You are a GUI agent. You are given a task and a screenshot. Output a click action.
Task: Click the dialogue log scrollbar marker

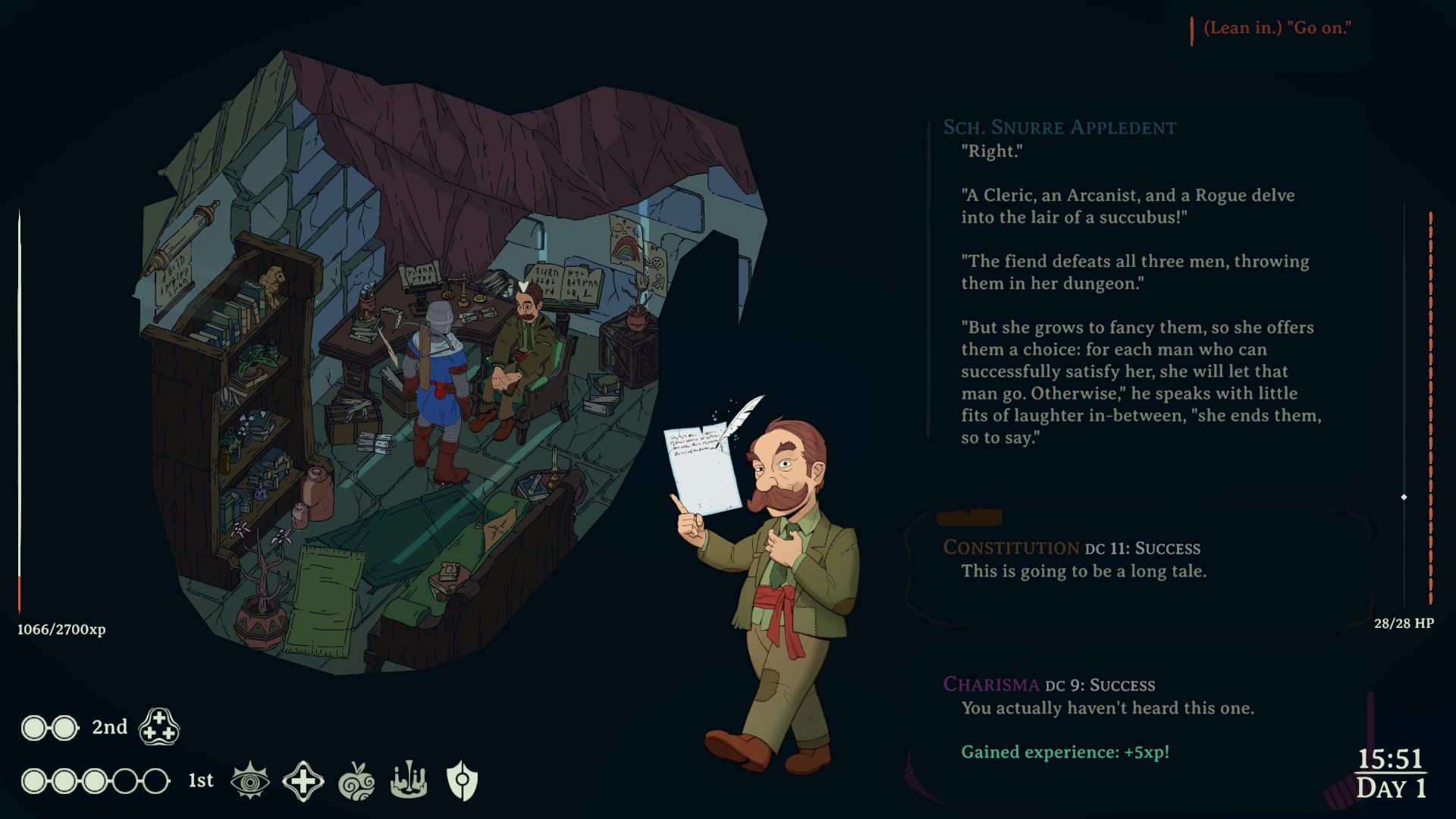1404,497
